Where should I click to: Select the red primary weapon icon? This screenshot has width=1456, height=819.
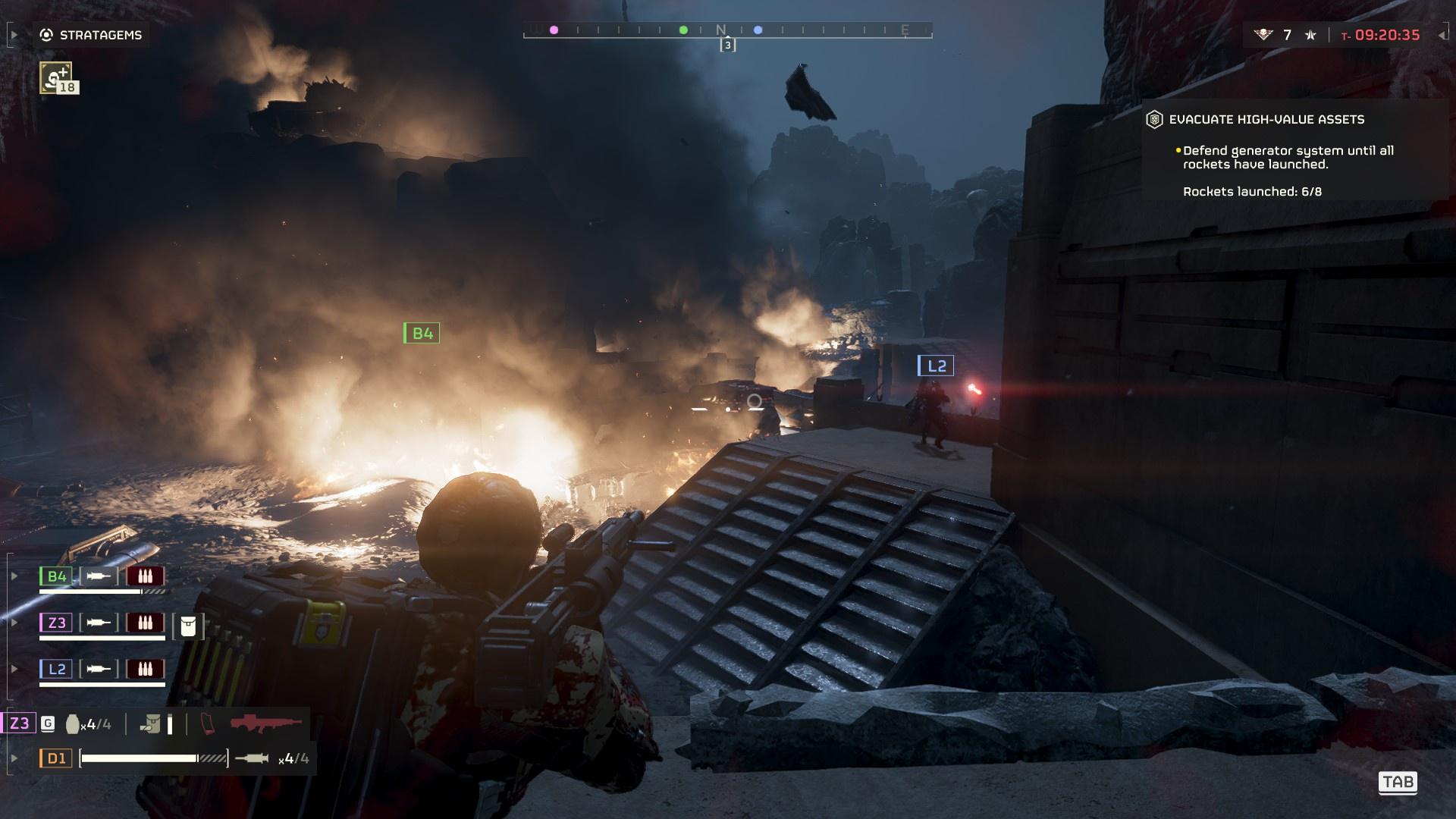click(x=265, y=723)
